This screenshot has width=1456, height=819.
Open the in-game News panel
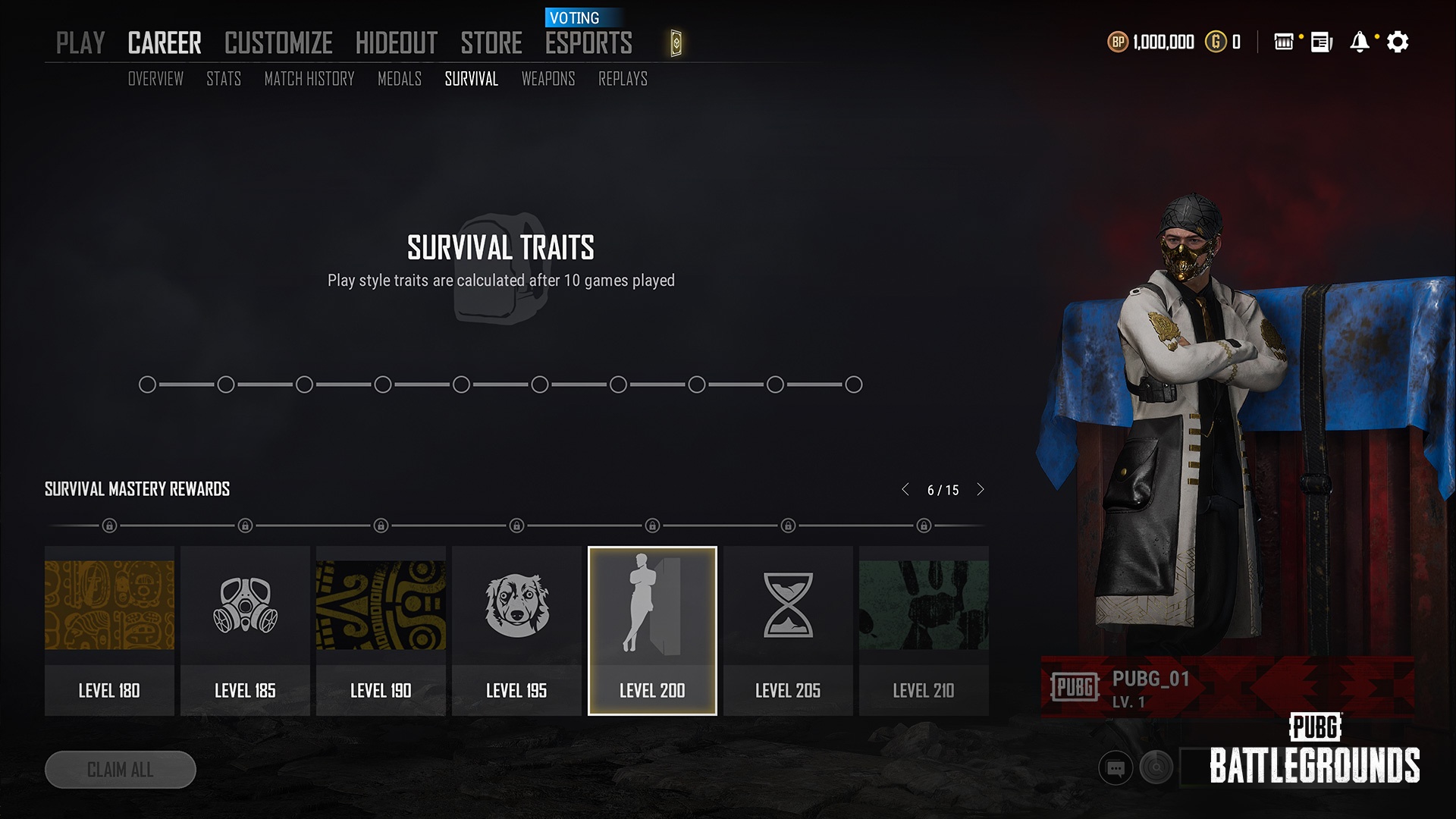(1320, 43)
